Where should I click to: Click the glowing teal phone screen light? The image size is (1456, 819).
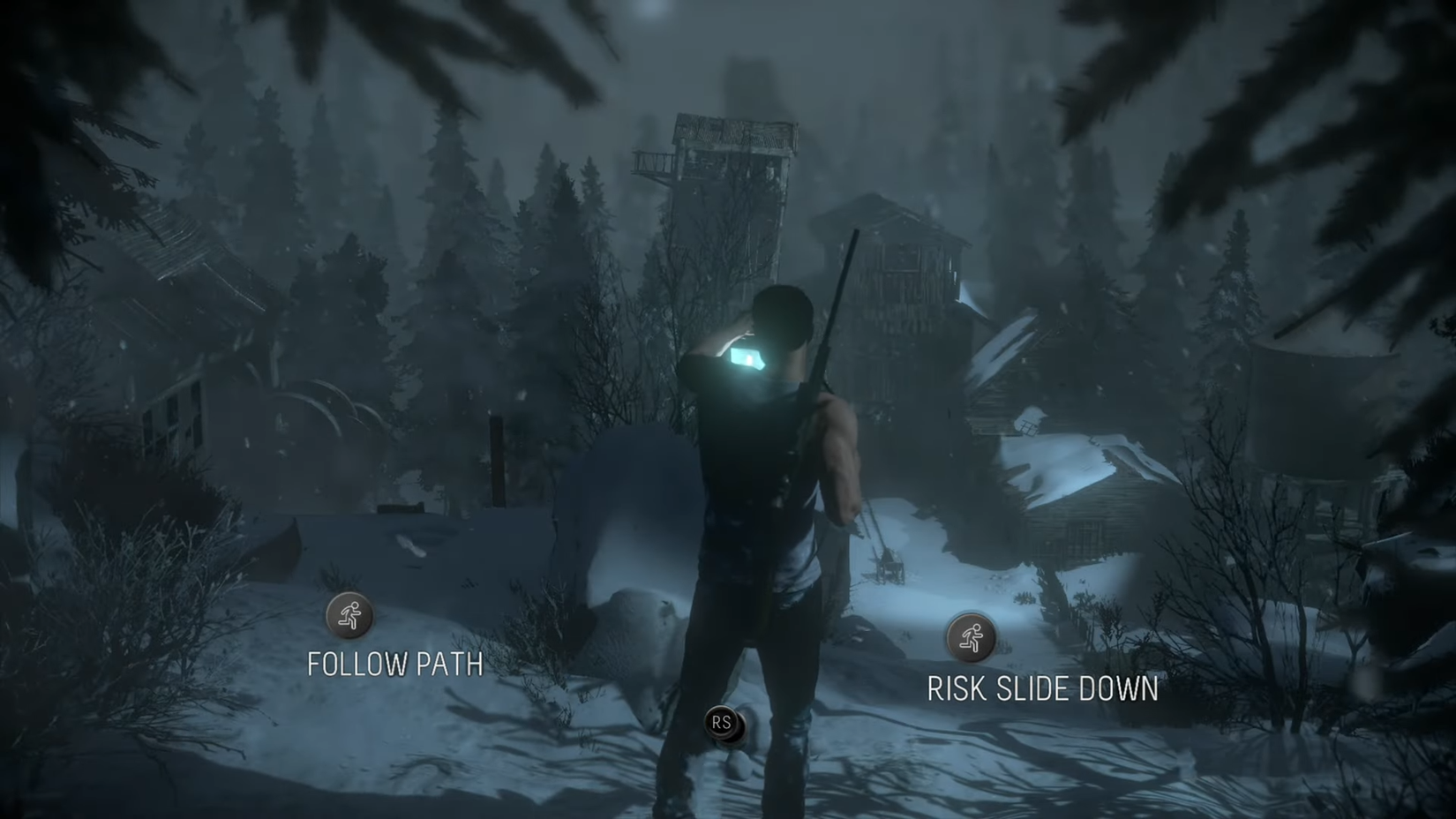pyautogui.click(x=746, y=357)
